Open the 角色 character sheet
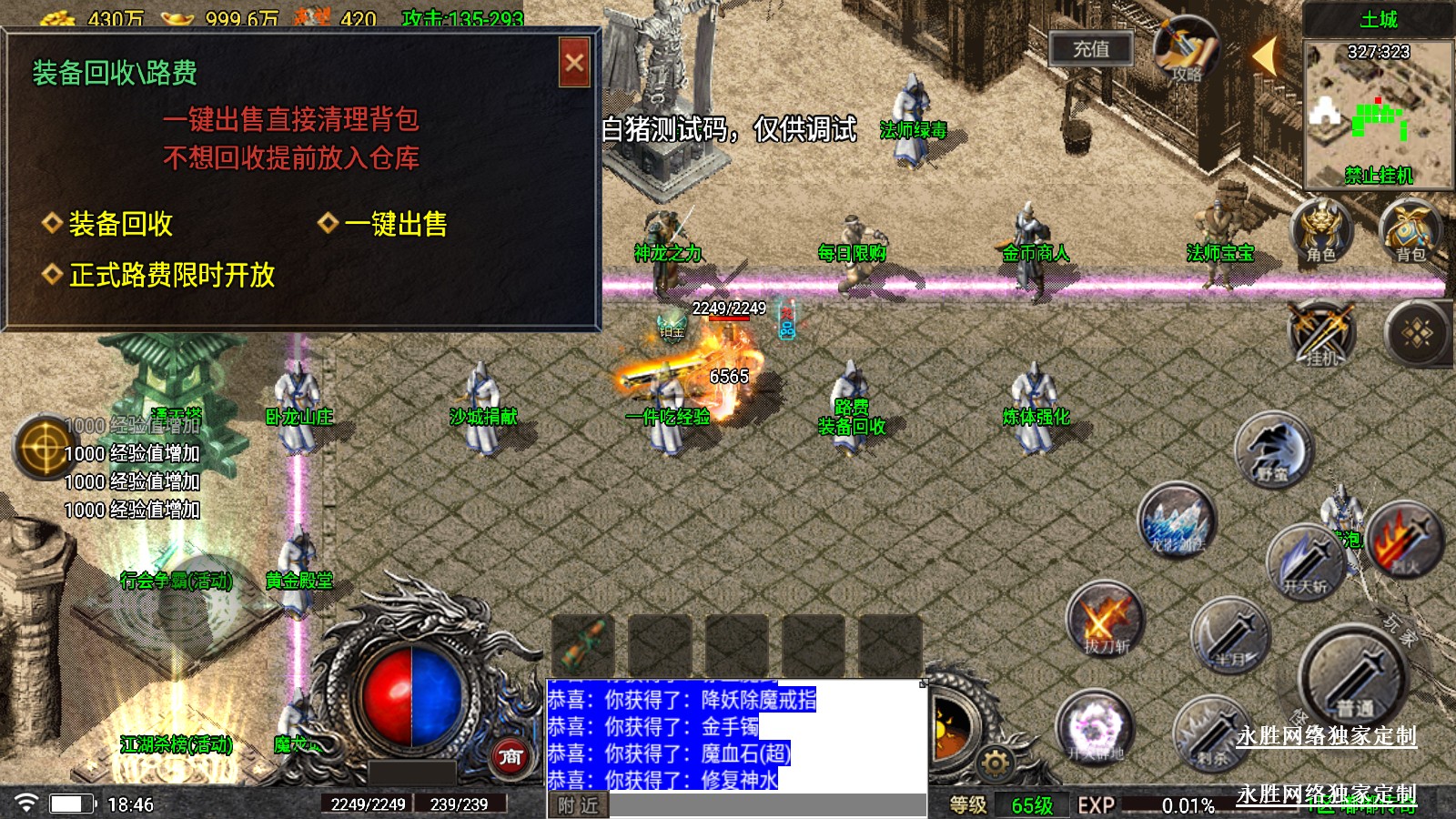1456x819 pixels. click(x=1320, y=231)
